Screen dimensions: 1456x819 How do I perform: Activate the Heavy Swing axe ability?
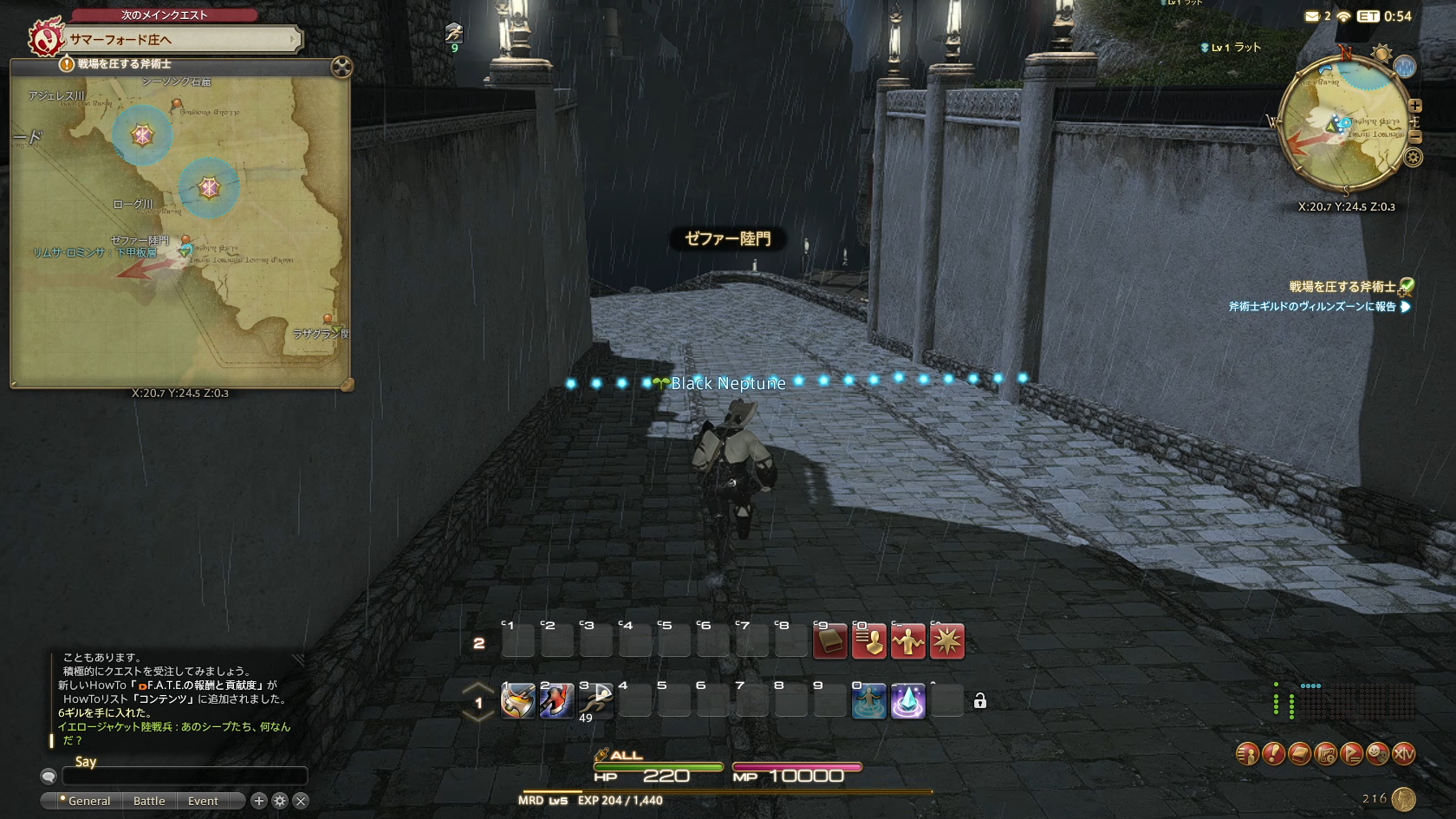coord(517,700)
